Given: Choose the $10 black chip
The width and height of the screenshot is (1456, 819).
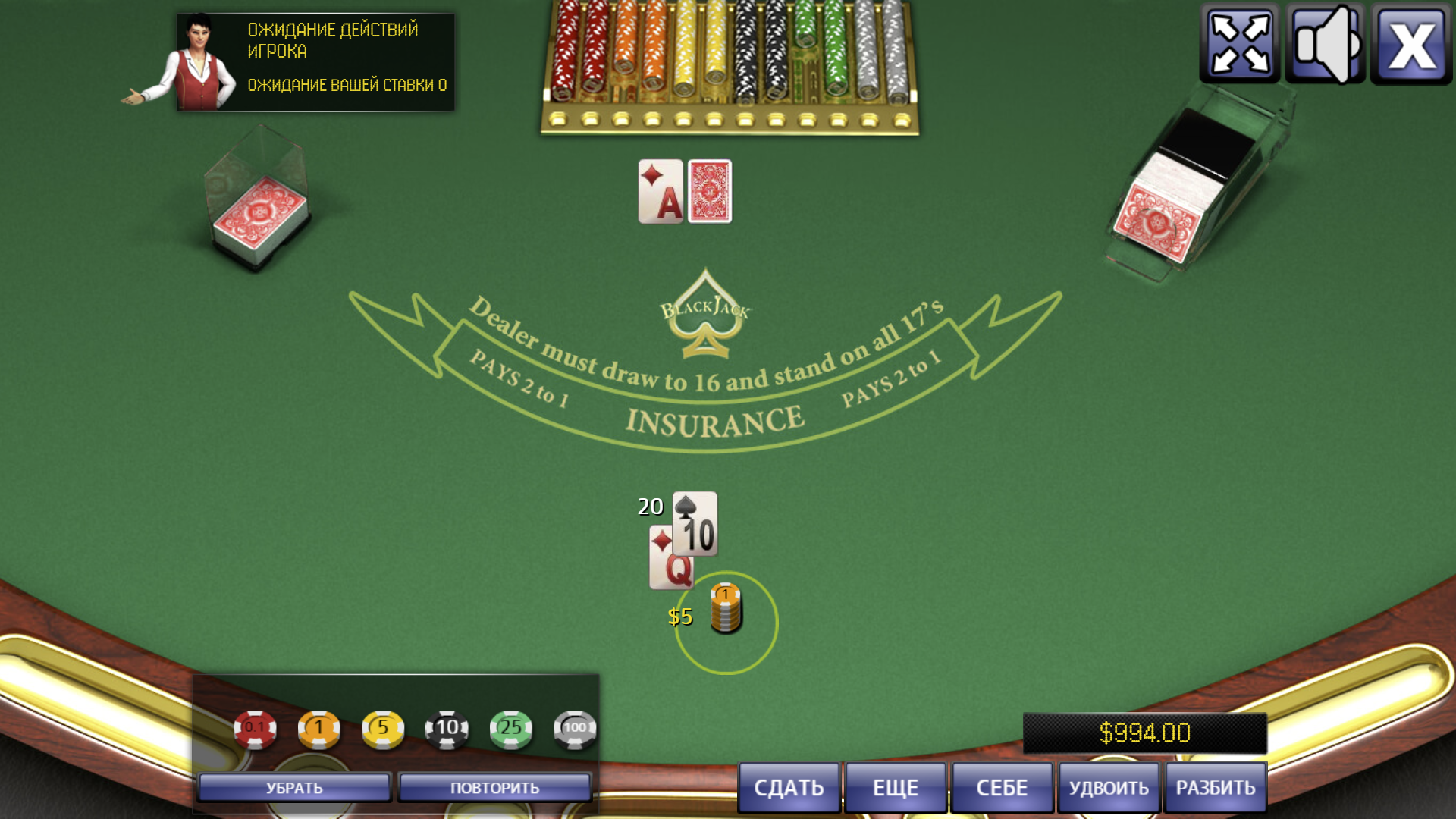Looking at the screenshot, I should coord(447,726).
